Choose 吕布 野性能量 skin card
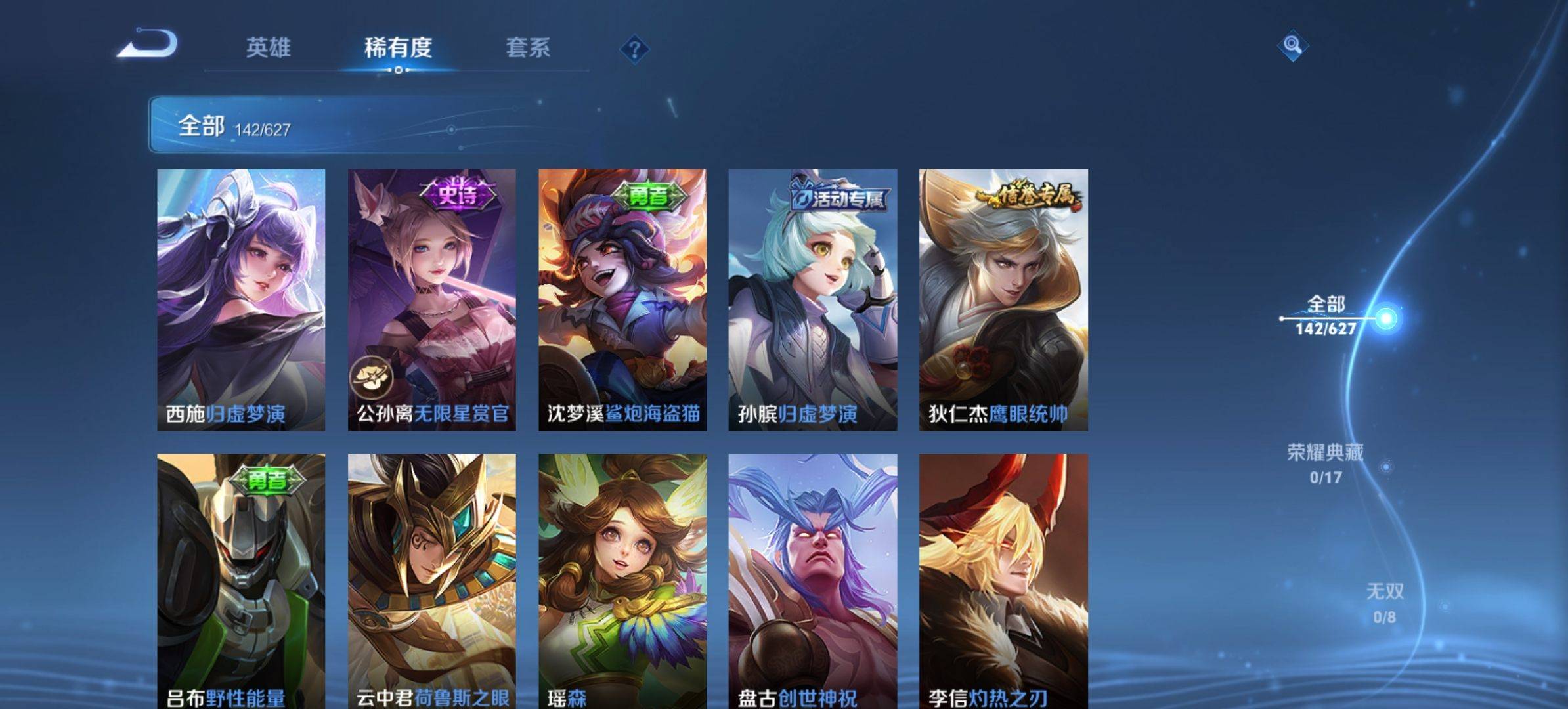This screenshot has height=709, width=1568. pyautogui.click(x=241, y=581)
